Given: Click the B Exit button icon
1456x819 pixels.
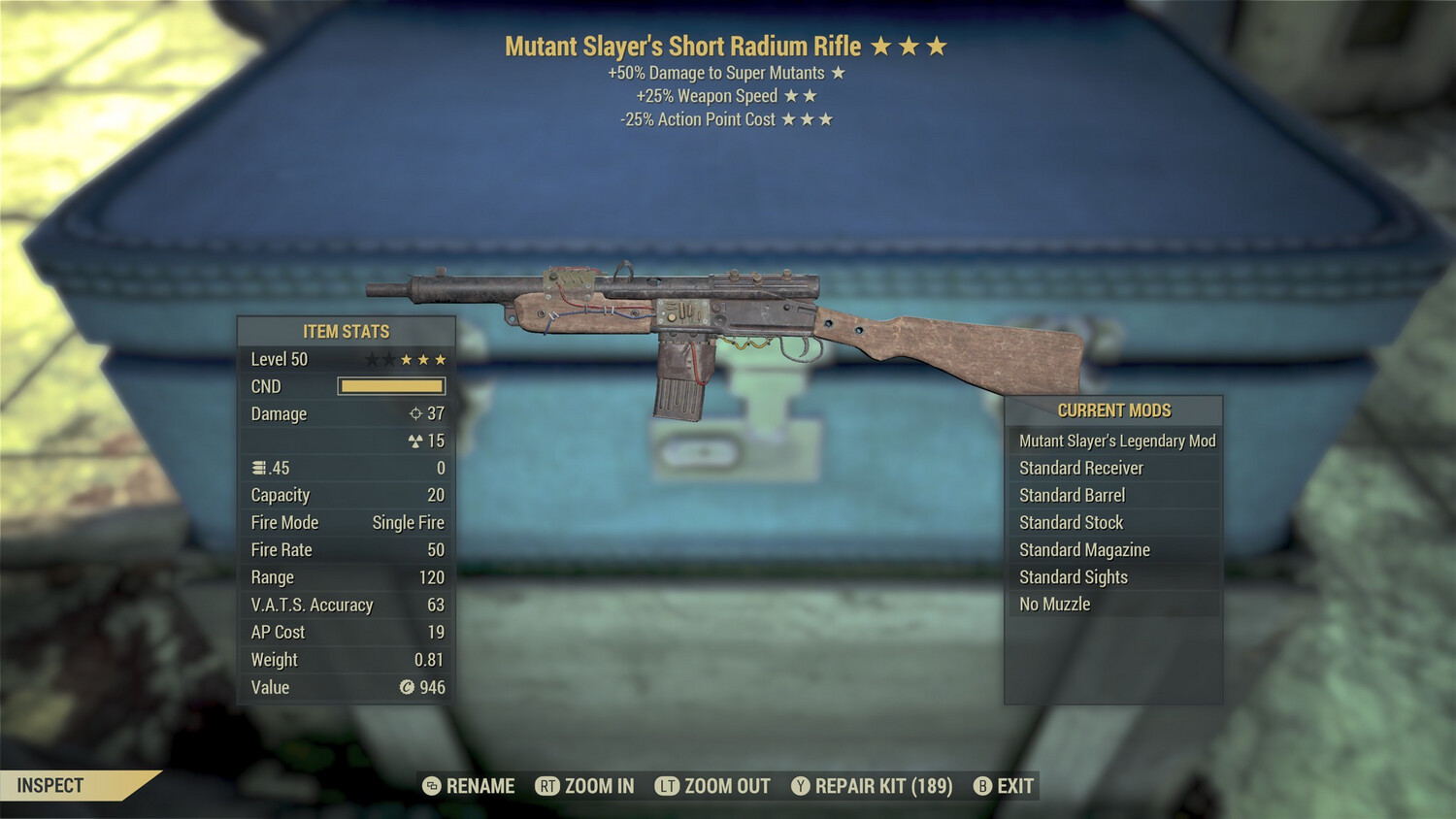Looking at the screenshot, I should point(983,786).
